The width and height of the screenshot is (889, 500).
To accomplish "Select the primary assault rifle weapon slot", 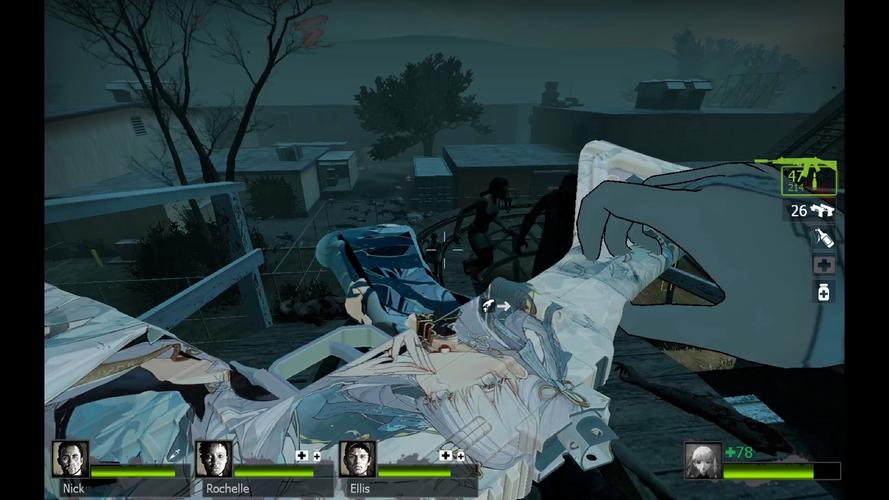I will click(x=809, y=180).
